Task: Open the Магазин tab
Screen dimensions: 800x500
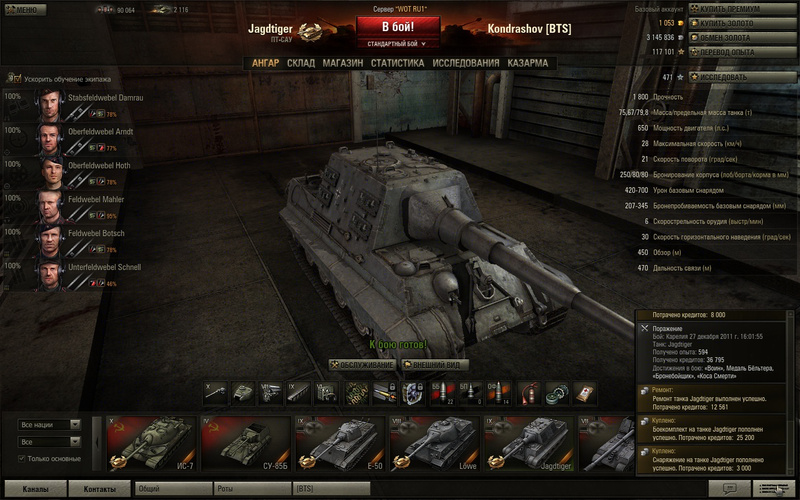Action: (342, 63)
